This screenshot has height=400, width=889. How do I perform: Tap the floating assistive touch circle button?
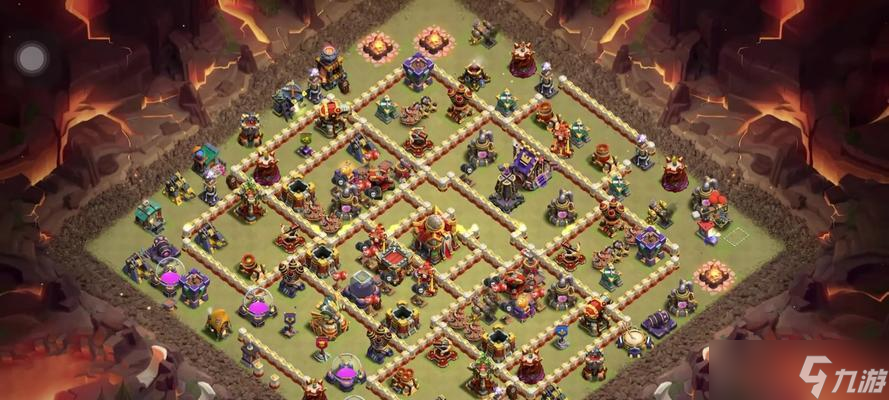coord(32,58)
